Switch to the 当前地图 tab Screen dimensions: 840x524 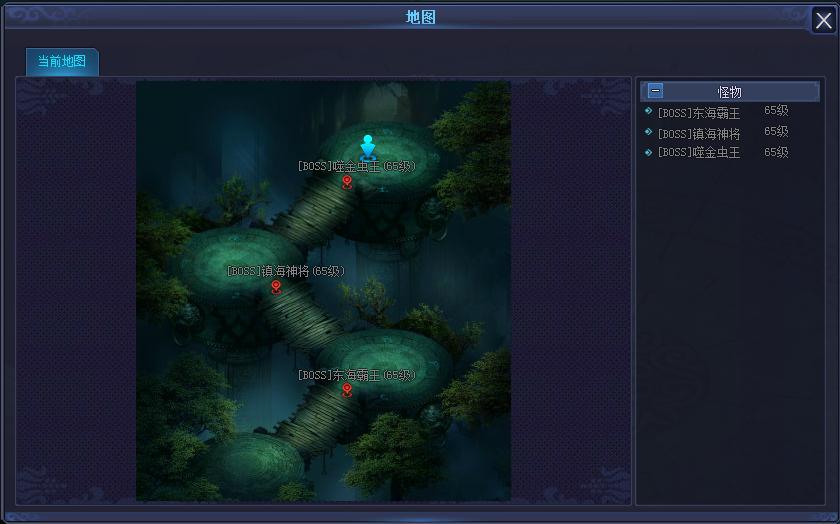point(62,61)
